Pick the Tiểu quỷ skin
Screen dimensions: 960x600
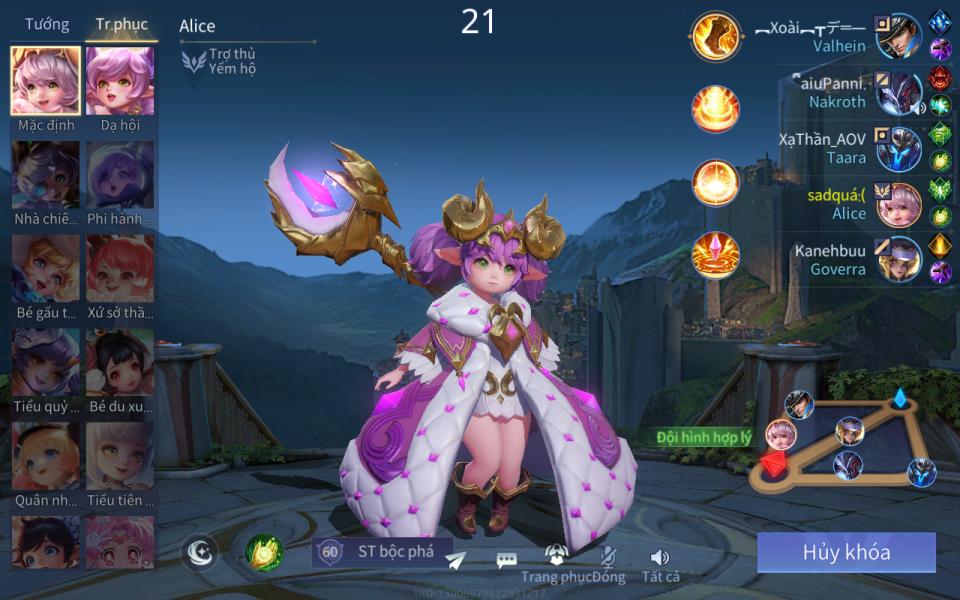[x=46, y=362]
